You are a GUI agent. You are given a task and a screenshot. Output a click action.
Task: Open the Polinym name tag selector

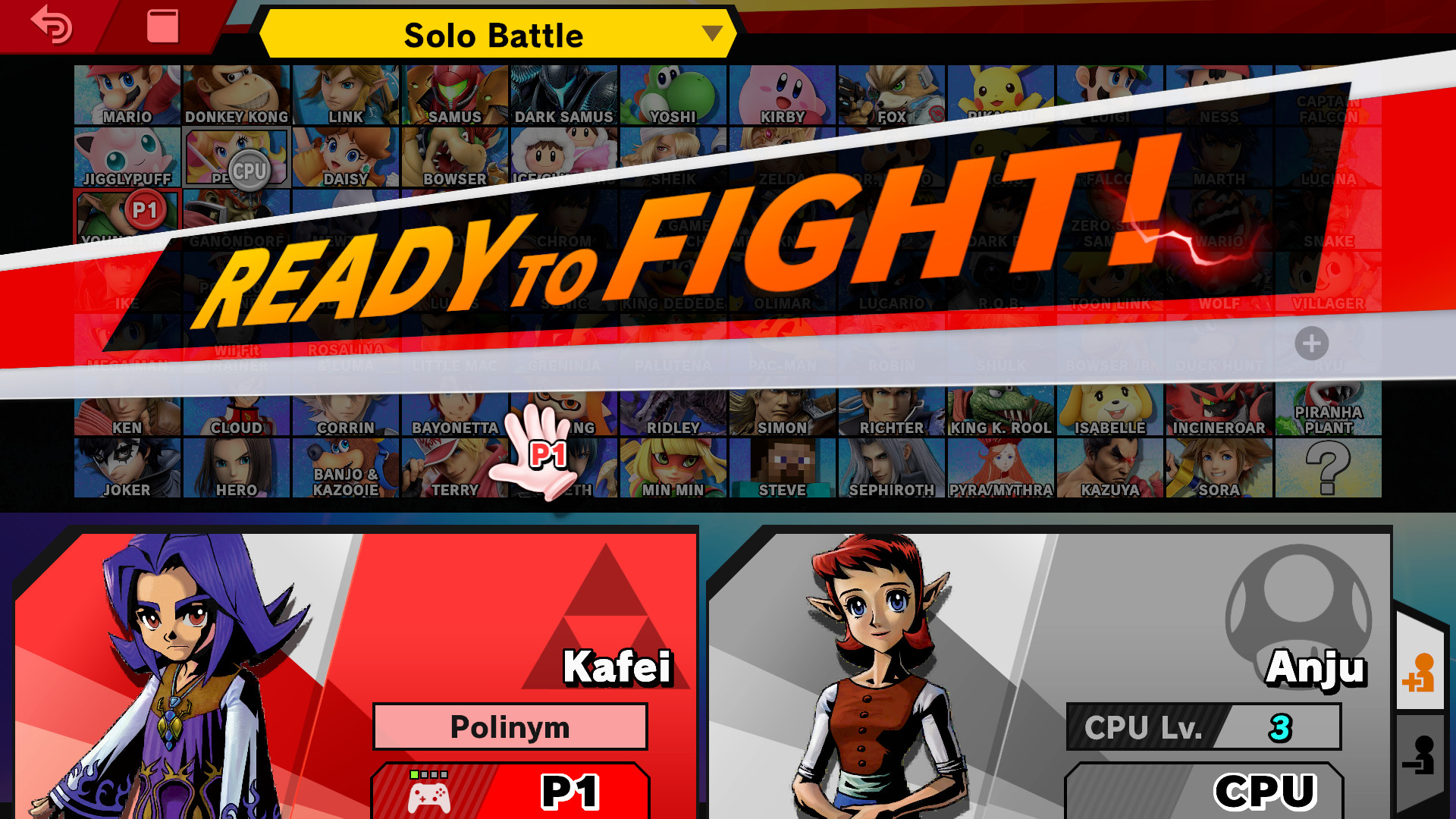click(510, 726)
